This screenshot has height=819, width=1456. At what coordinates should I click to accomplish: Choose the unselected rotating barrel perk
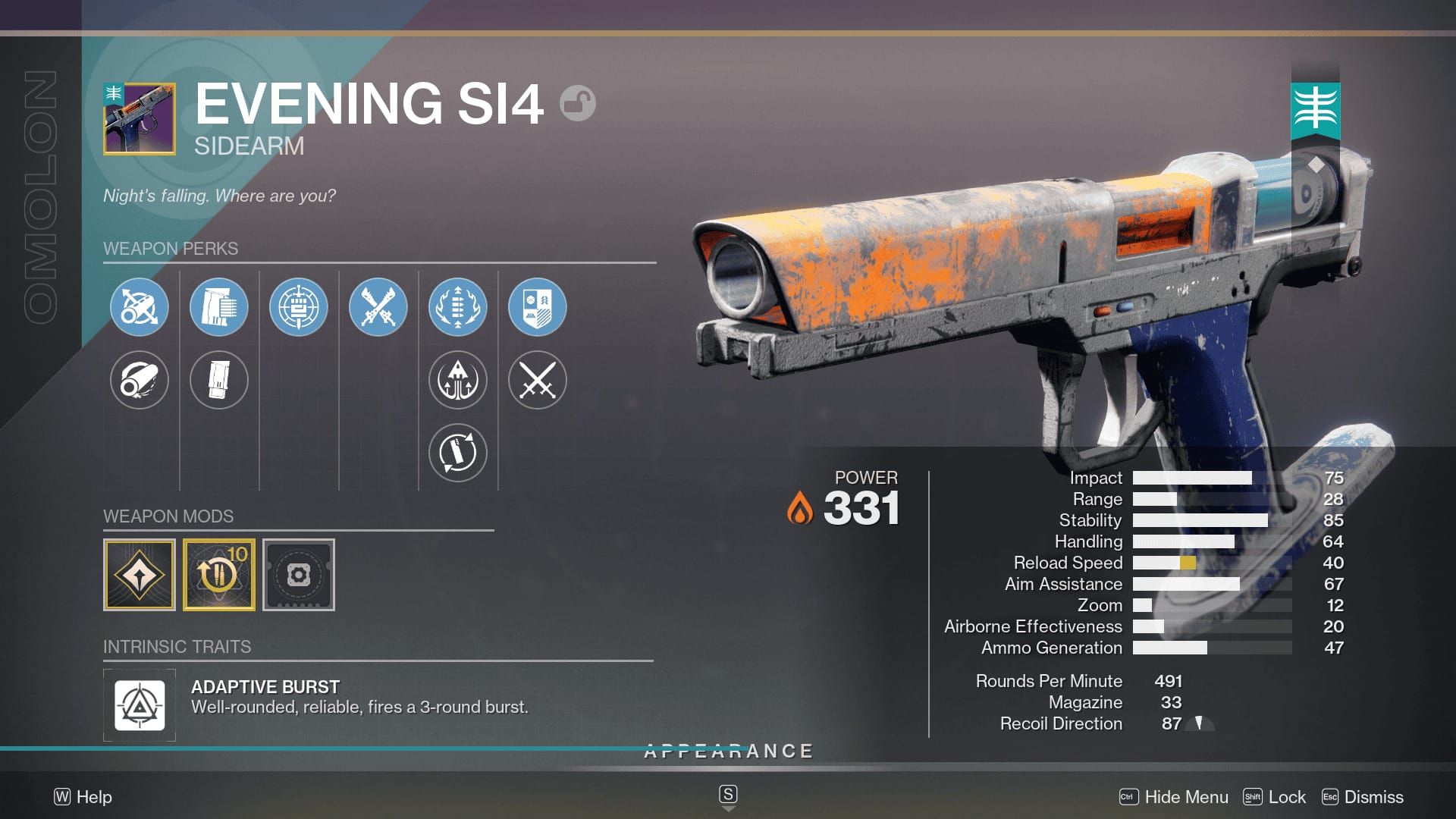(140, 380)
